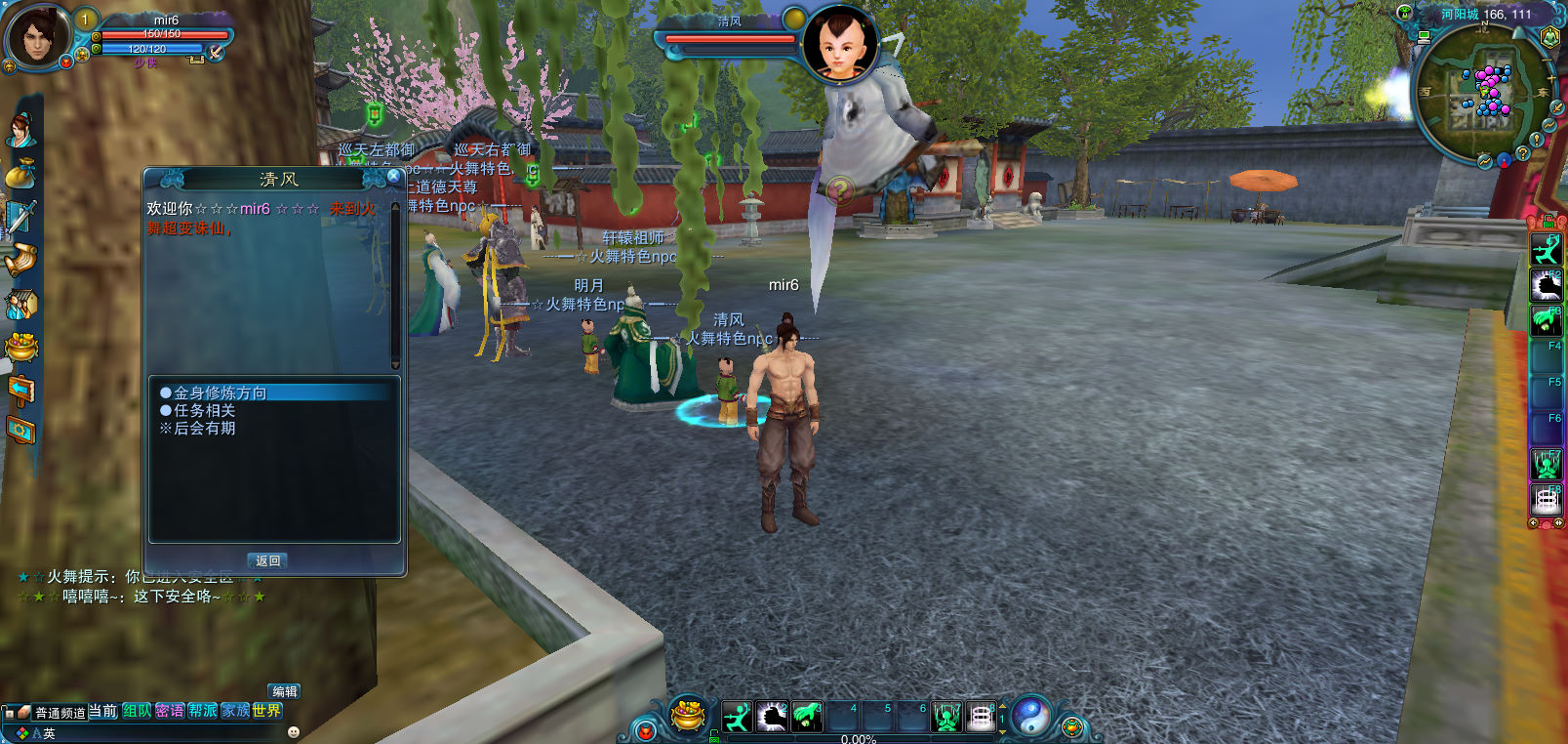Switch chat to the 组队 channel
Screen dimensions: 1568x744
tap(137, 711)
